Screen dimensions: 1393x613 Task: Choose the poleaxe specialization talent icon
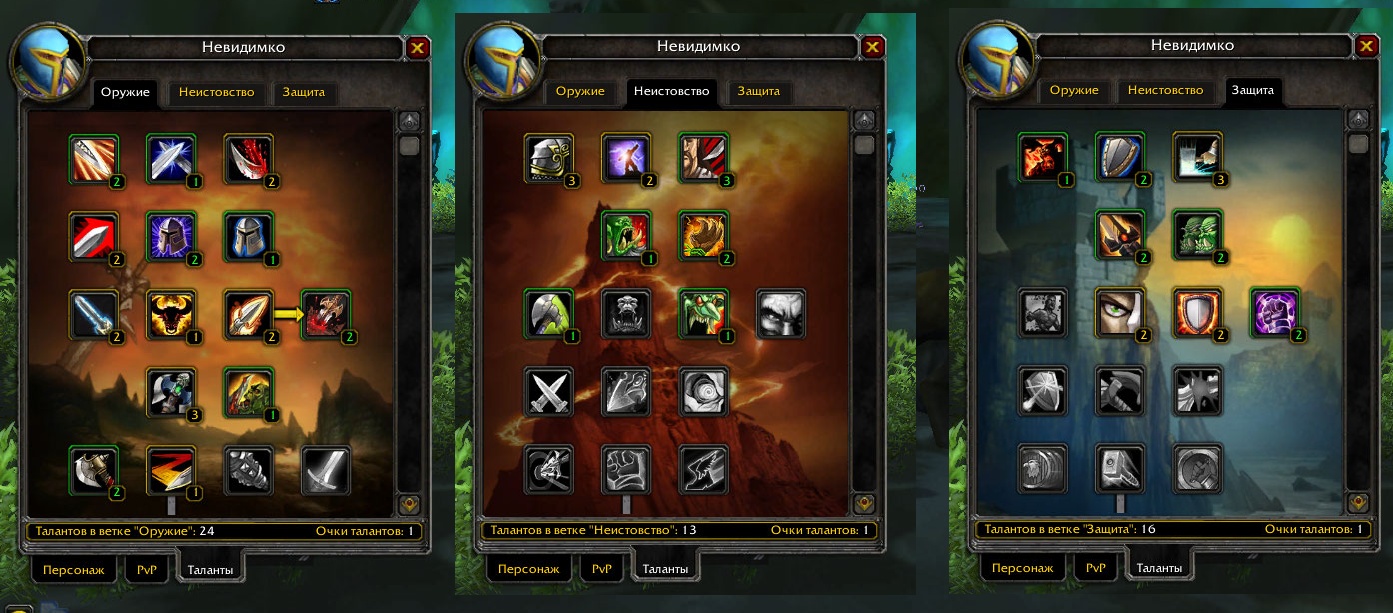tap(94, 468)
